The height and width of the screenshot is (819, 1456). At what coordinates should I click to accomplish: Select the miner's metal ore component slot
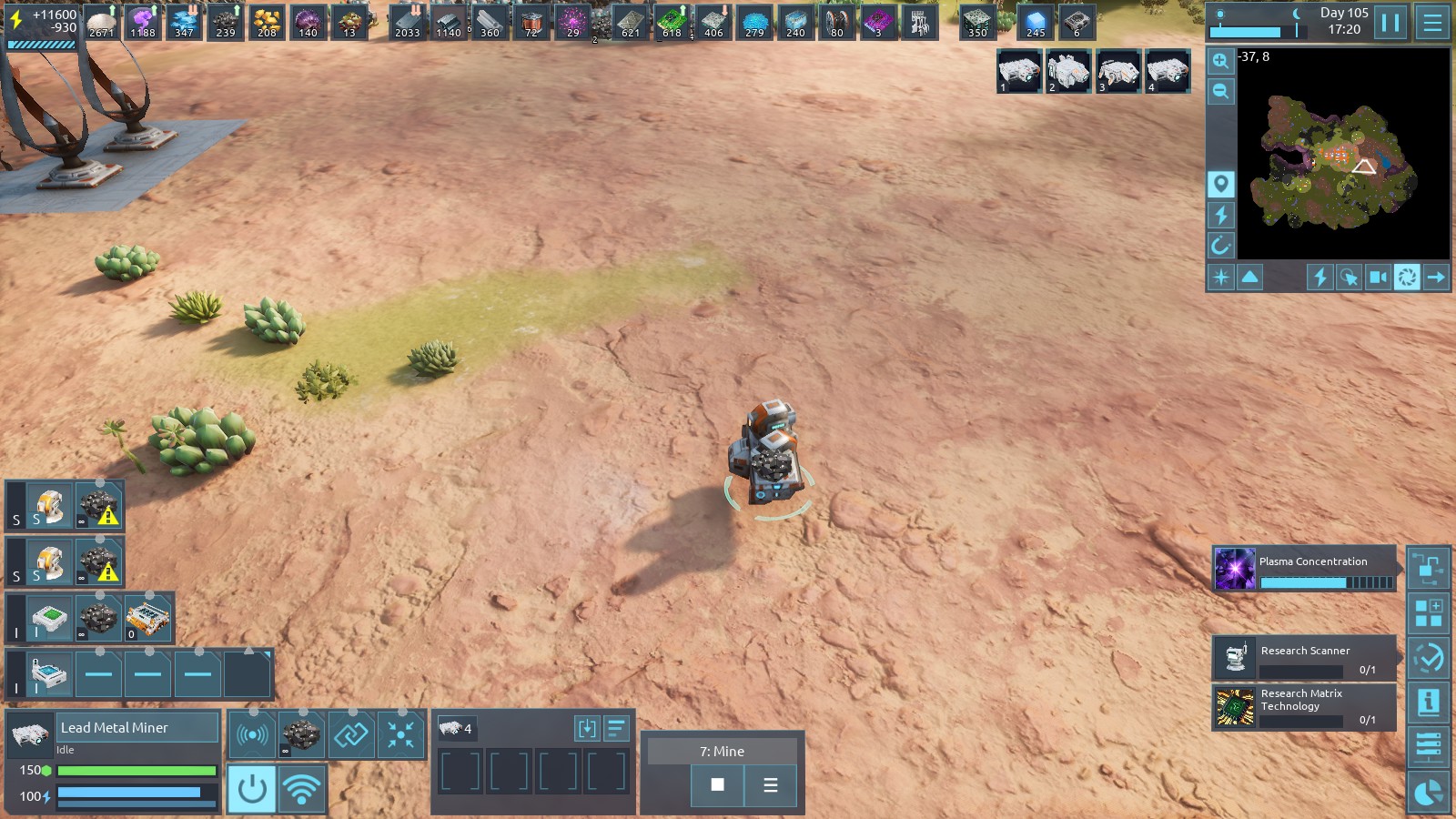click(x=301, y=733)
